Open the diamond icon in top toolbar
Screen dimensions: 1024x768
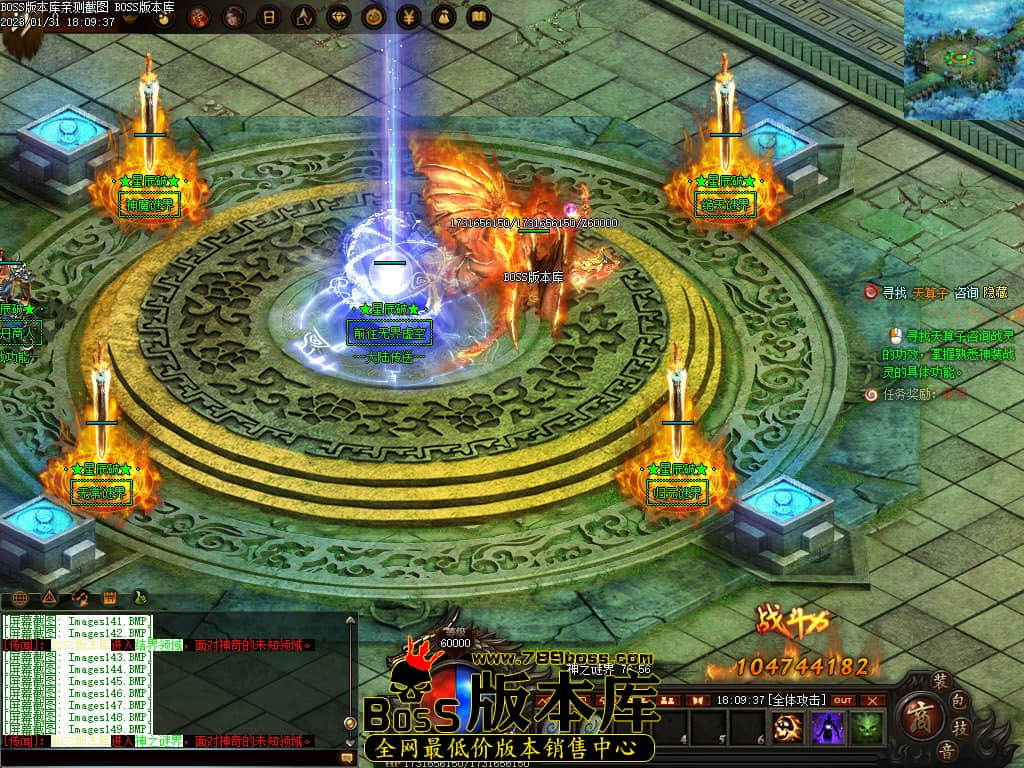[x=338, y=17]
